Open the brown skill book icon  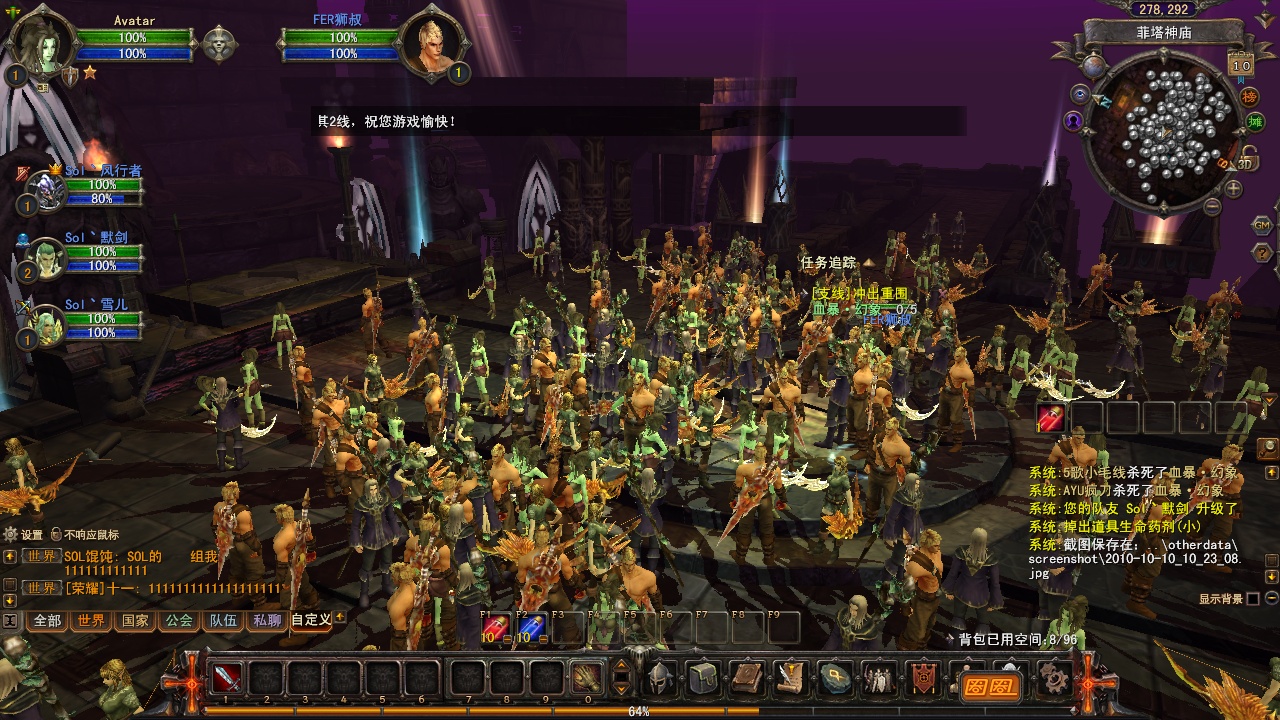(747, 678)
